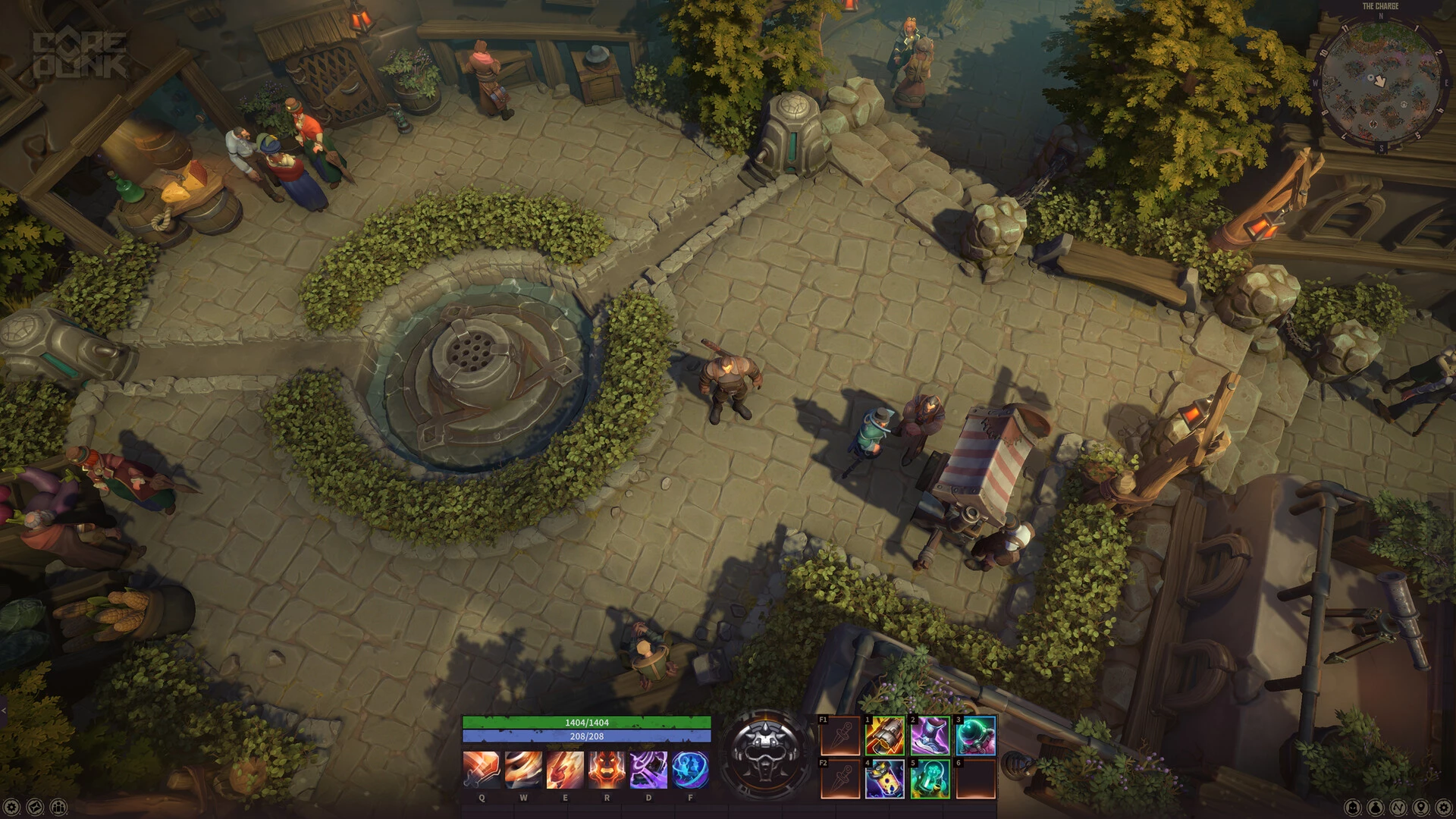
Task: Cast the glowing fire golem ultimate
Action: click(607, 770)
